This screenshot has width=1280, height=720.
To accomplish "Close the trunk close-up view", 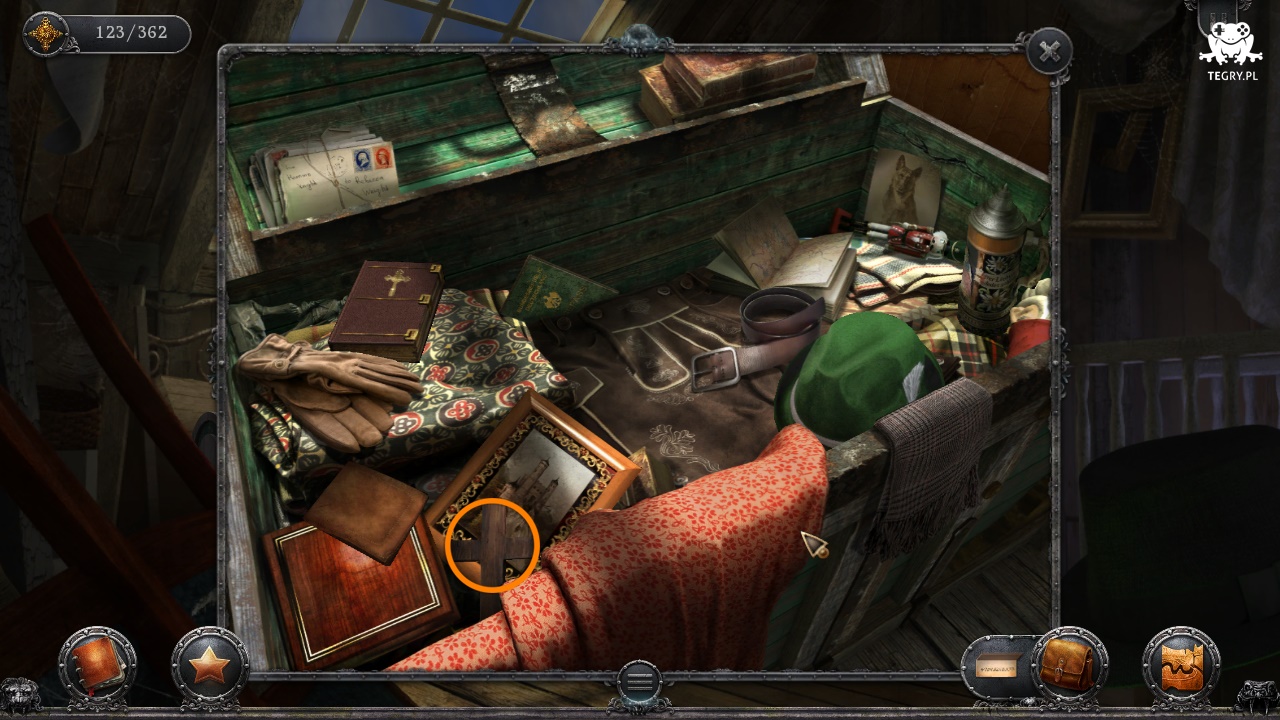I will pyautogui.click(x=1048, y=52).
